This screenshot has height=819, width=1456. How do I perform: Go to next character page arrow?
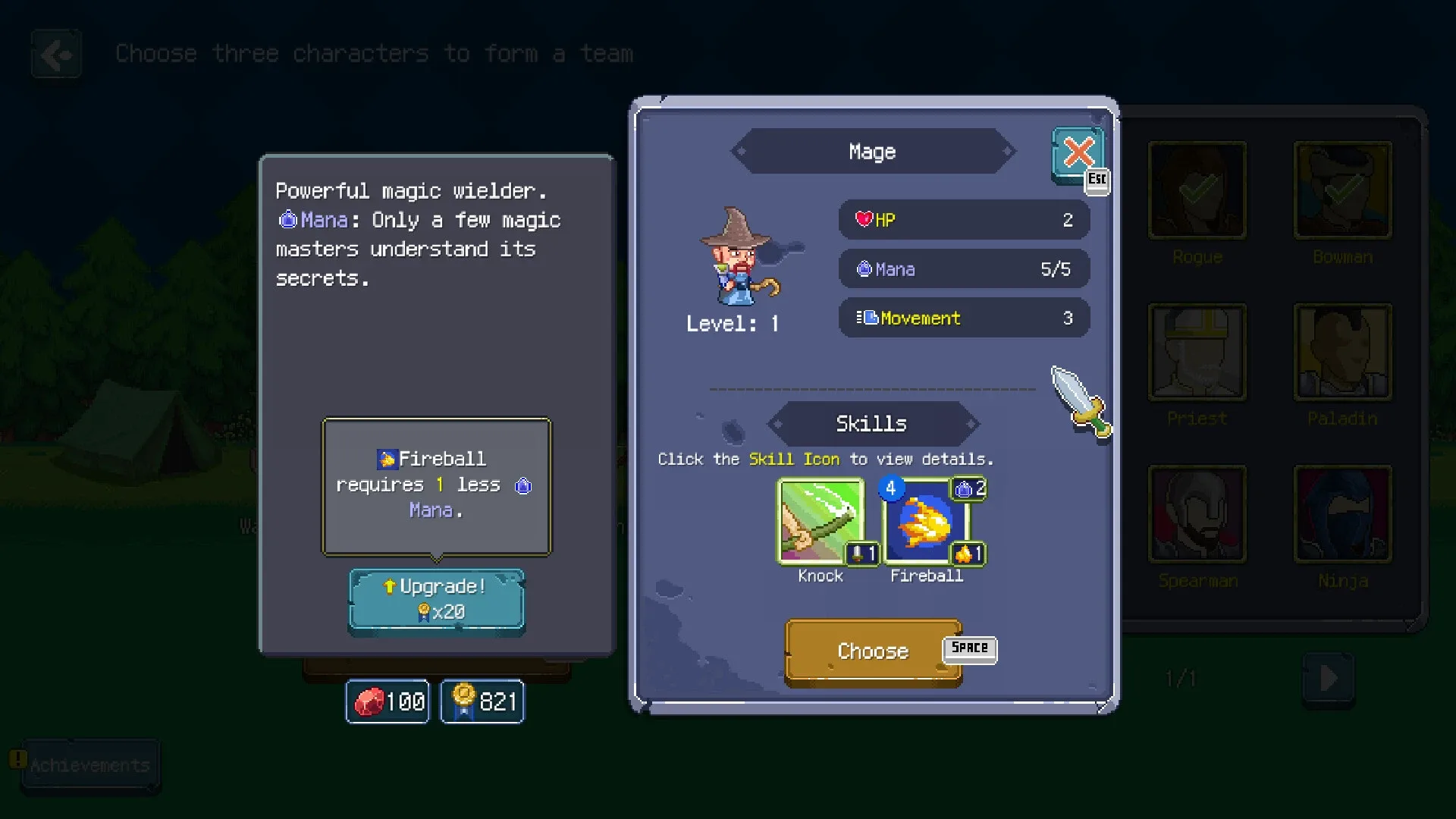pos(1328,678)
